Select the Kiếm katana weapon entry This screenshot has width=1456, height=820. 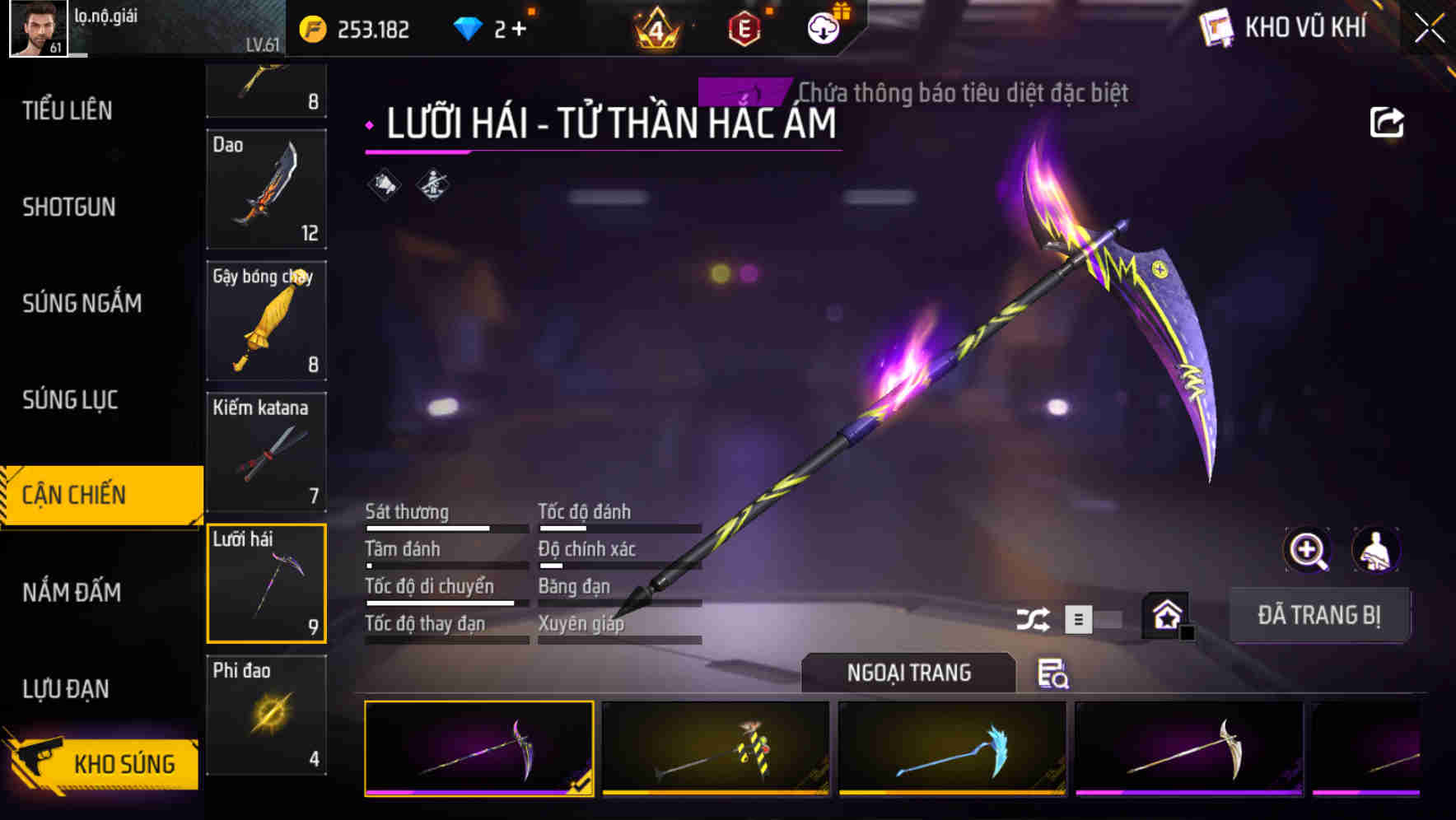tap(265, 453)
